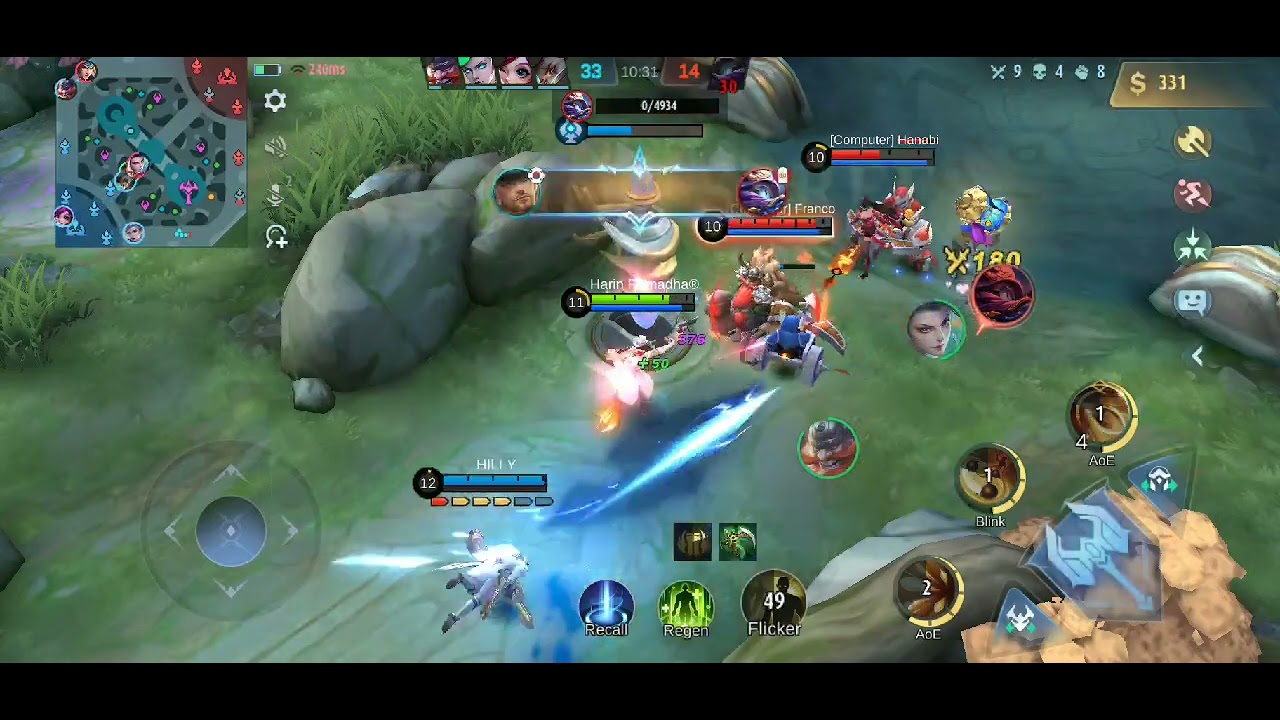Send the axe attack signal
The width and height of the screenshot is (1280, 720).
coord(1192,142)
